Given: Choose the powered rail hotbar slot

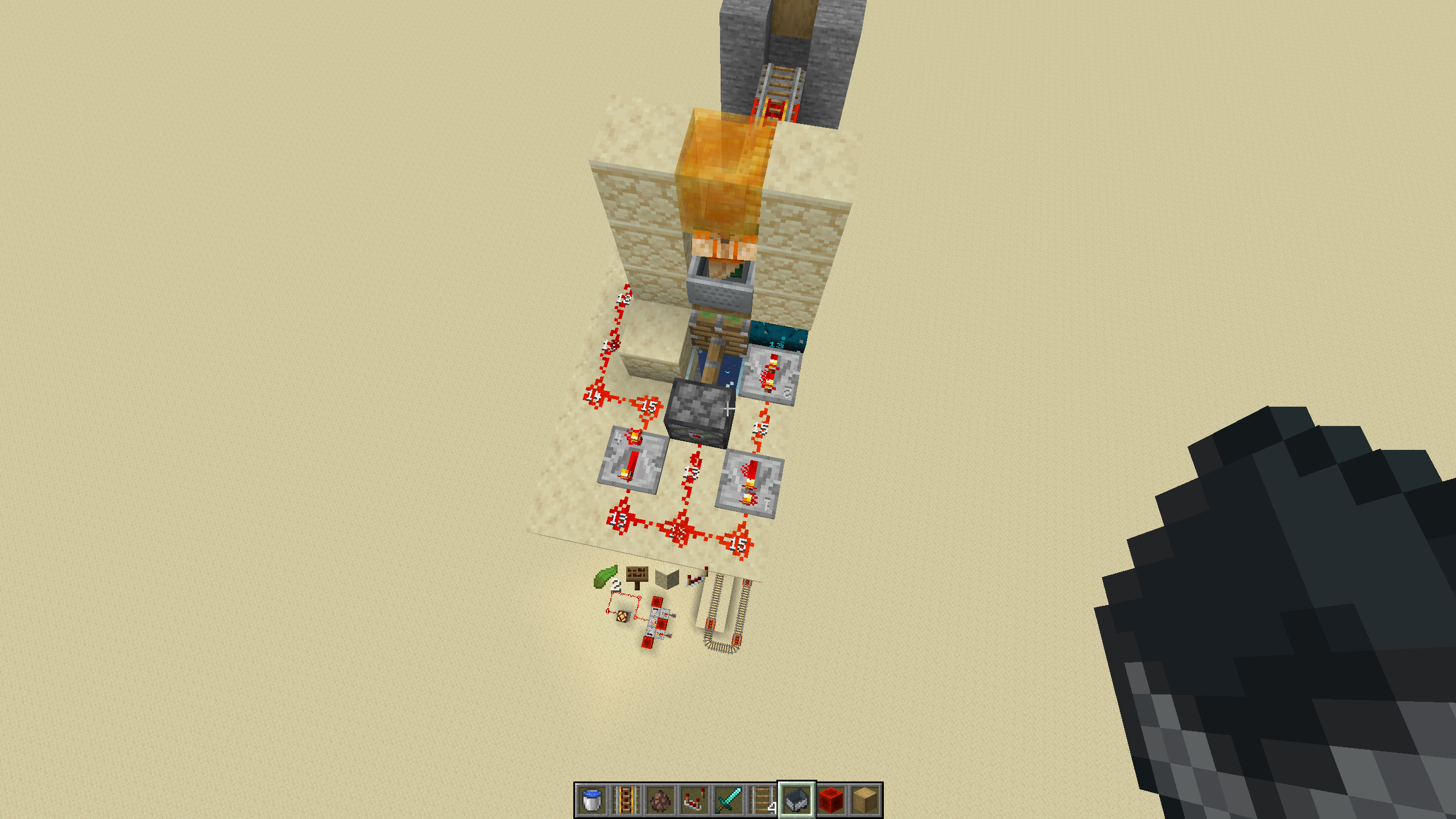Looking at the screenshot, I should point(626,800).
